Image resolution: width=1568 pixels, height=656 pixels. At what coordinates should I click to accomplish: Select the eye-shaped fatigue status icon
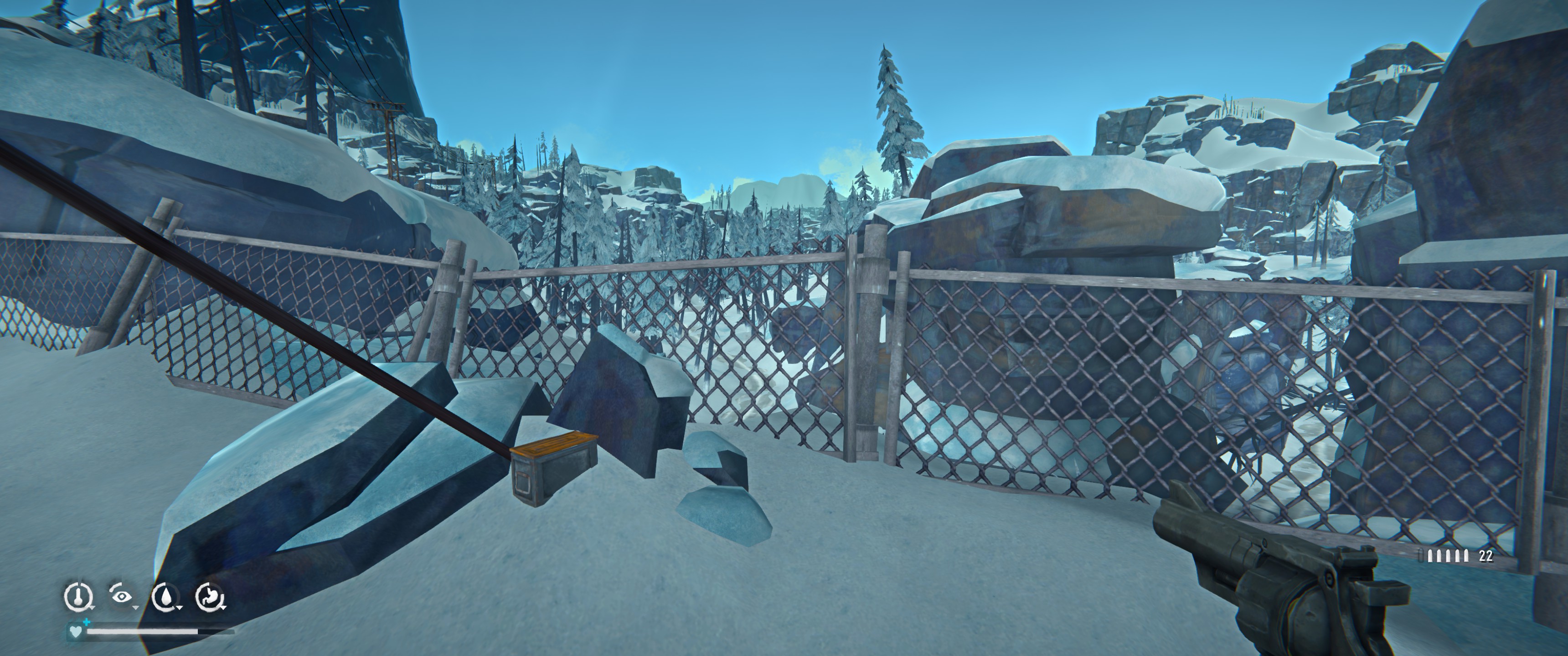[122, 595]
